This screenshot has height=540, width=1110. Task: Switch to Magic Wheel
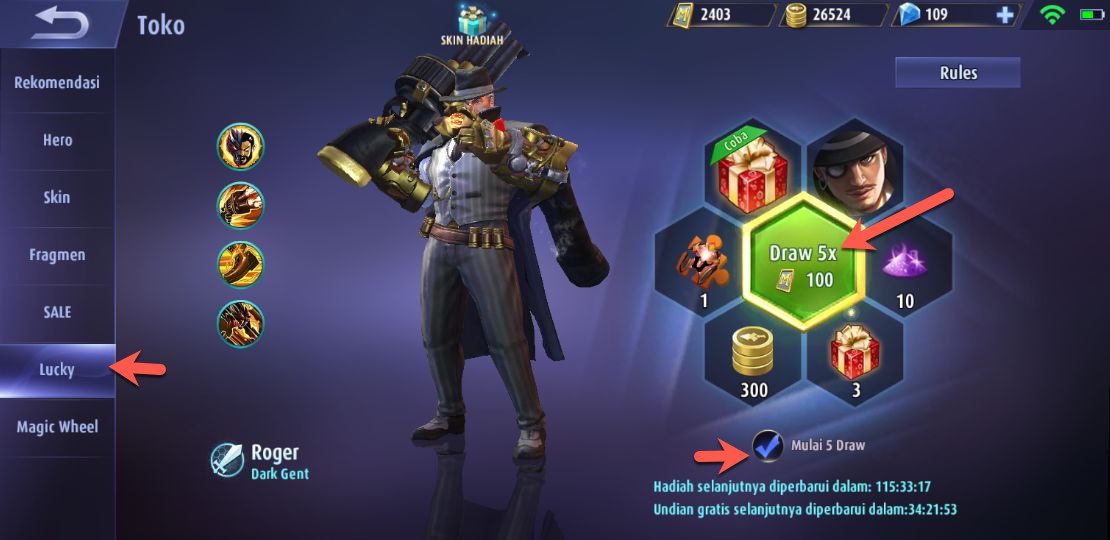click(57, 427)
